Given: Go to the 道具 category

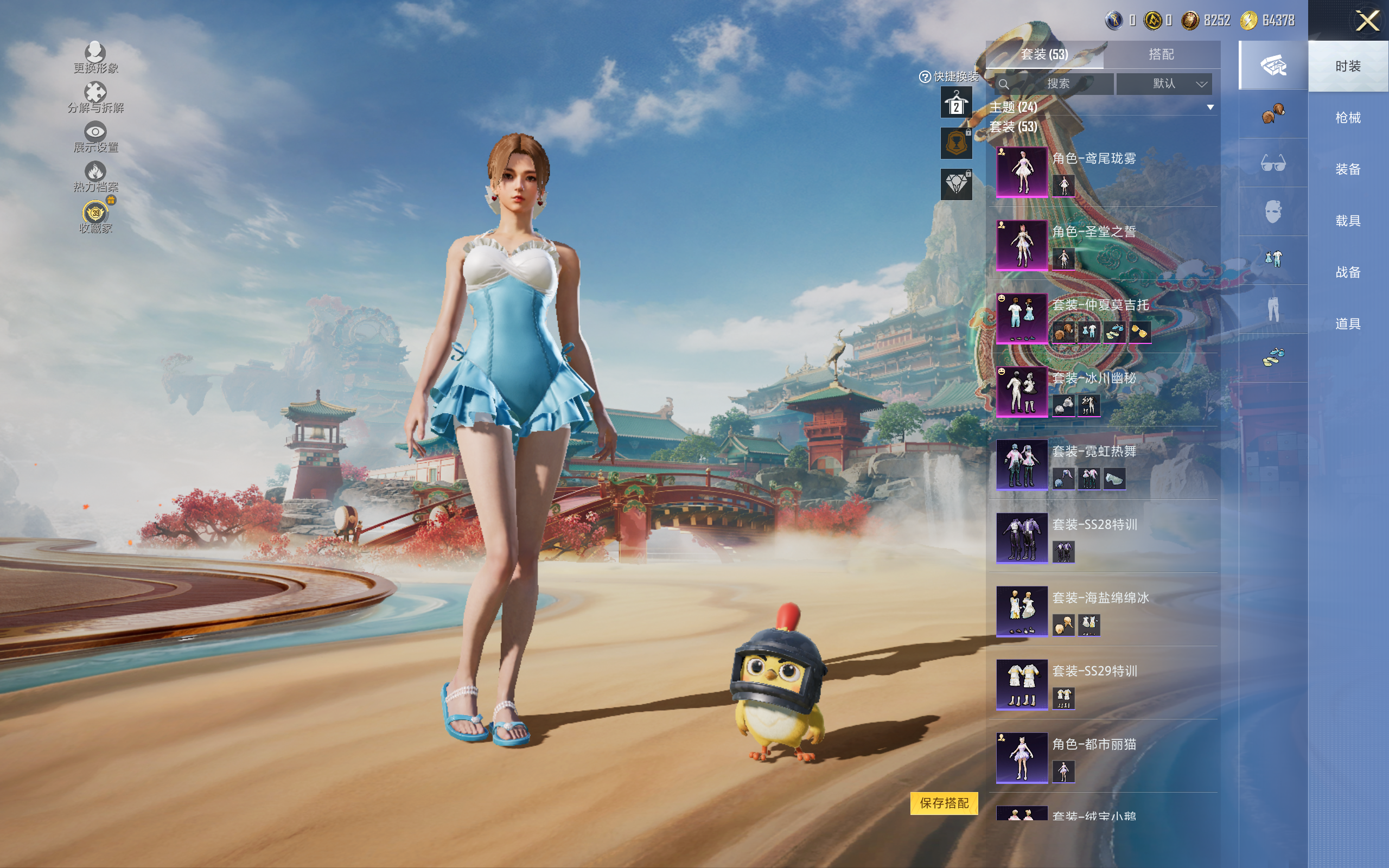Looking at the screenshot, I should coord(1348,324).
